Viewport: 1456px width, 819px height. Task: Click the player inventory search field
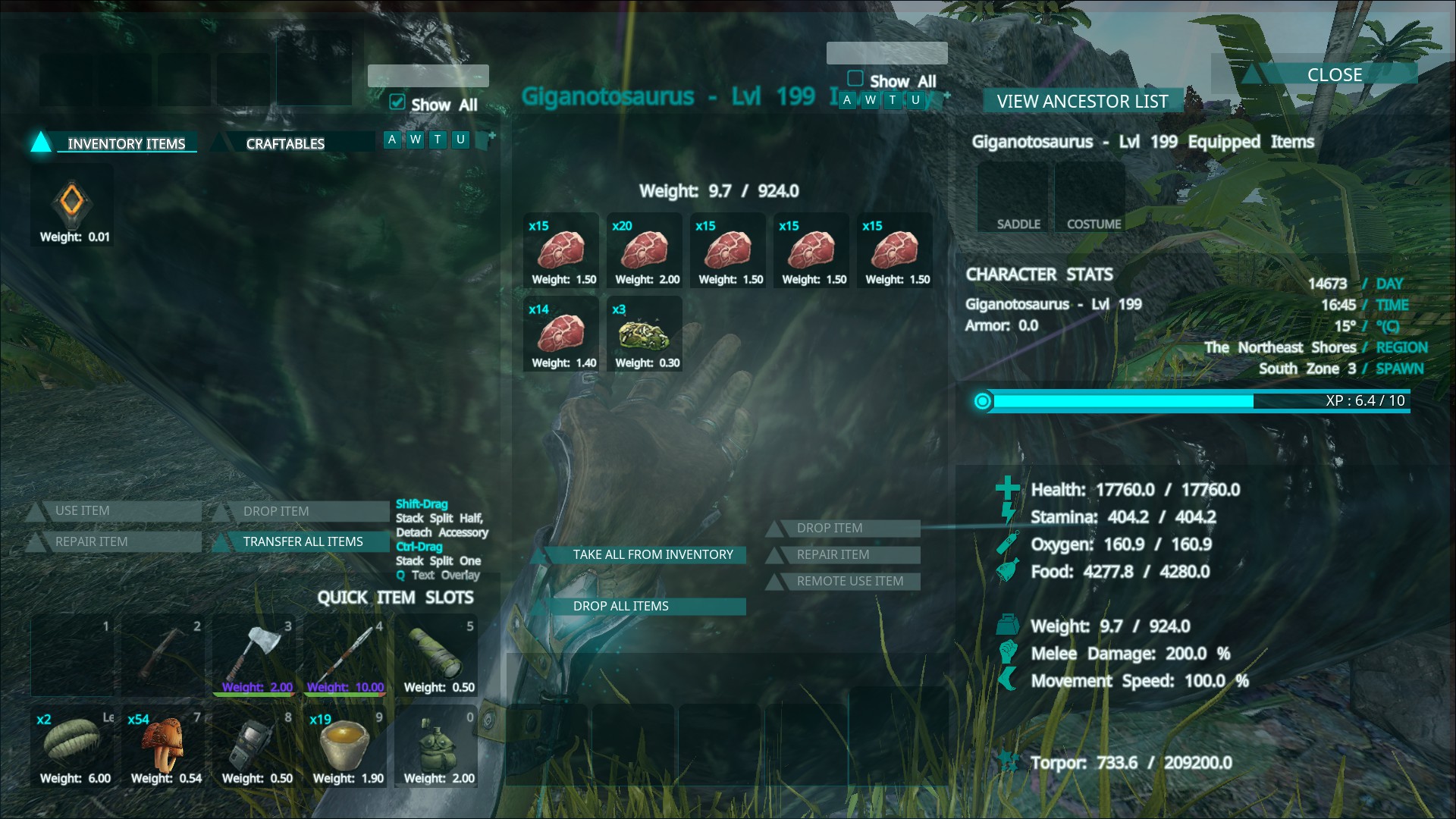(x=428, y=76)
